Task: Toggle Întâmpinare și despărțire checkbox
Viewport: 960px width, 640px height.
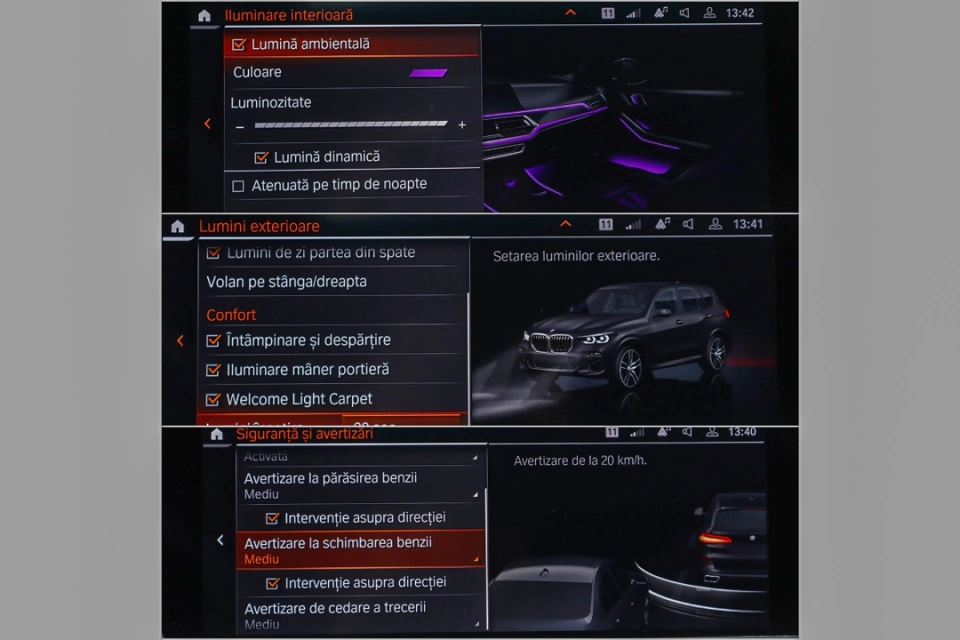Action: (x=213, y=340)
